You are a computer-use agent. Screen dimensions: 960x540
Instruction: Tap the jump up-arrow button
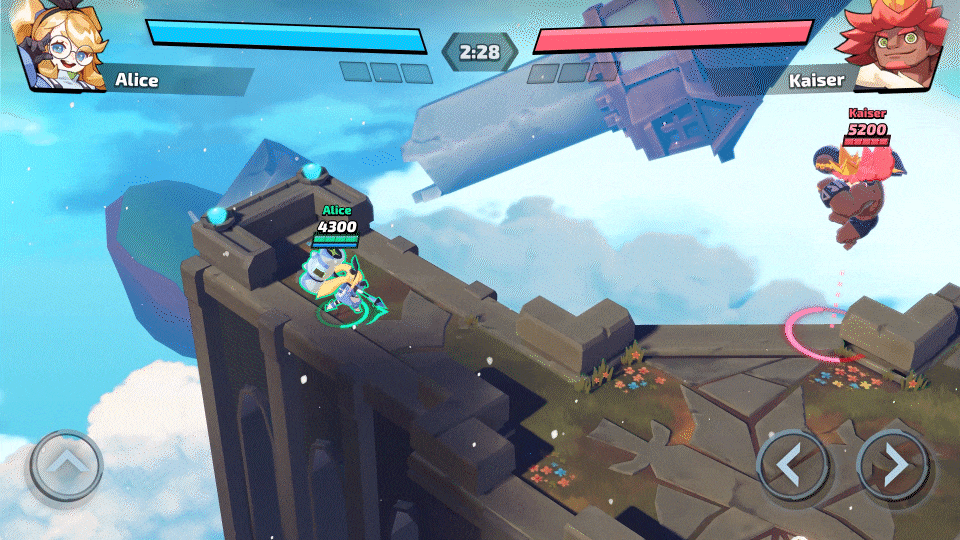click(x=66, y=465)
